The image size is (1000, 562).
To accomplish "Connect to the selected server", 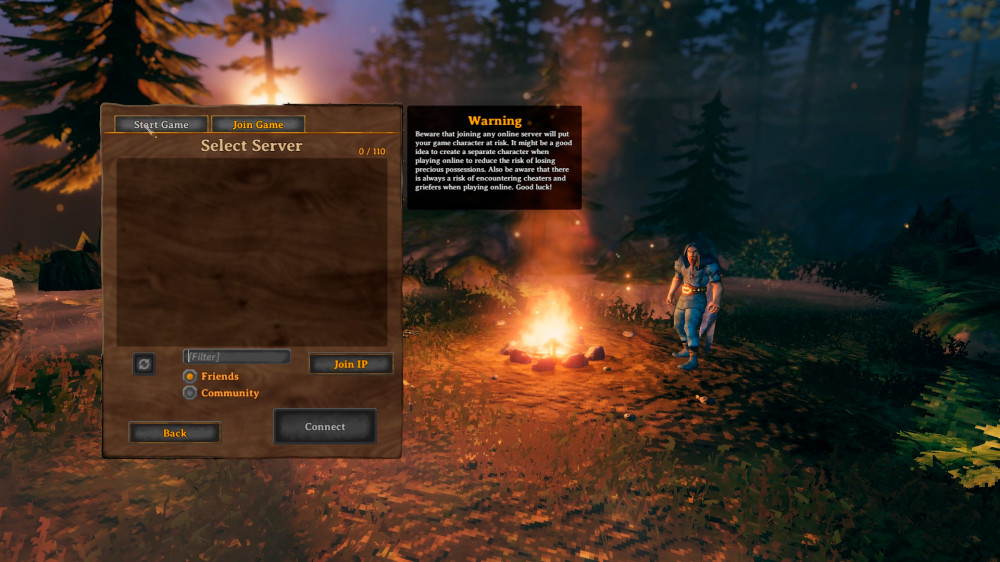I will [x=325, y=426].
